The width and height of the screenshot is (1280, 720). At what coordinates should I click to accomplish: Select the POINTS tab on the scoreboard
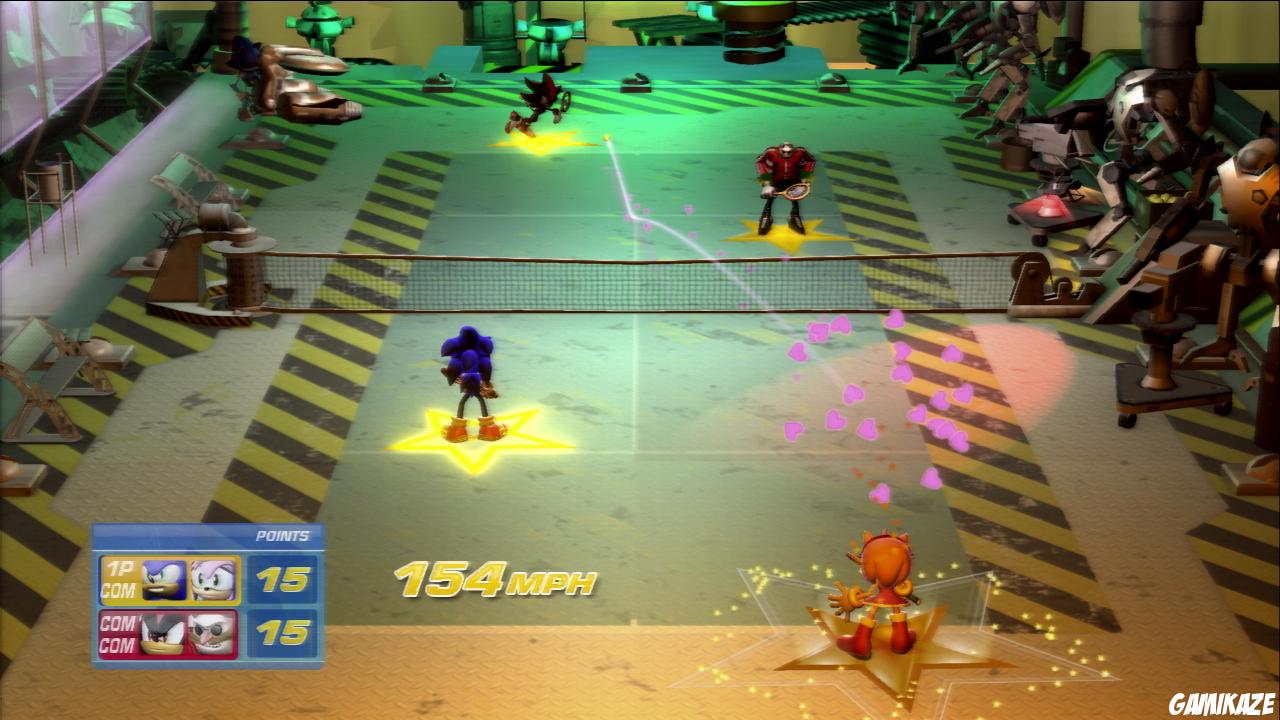click(281, 534)
